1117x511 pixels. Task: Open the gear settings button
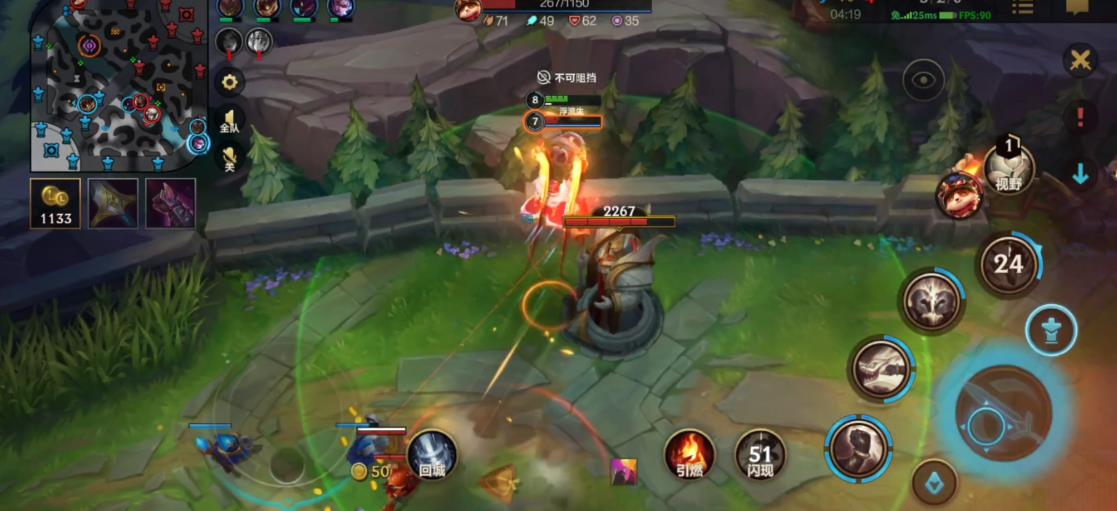pyautogui.click(x=230, y=82)
